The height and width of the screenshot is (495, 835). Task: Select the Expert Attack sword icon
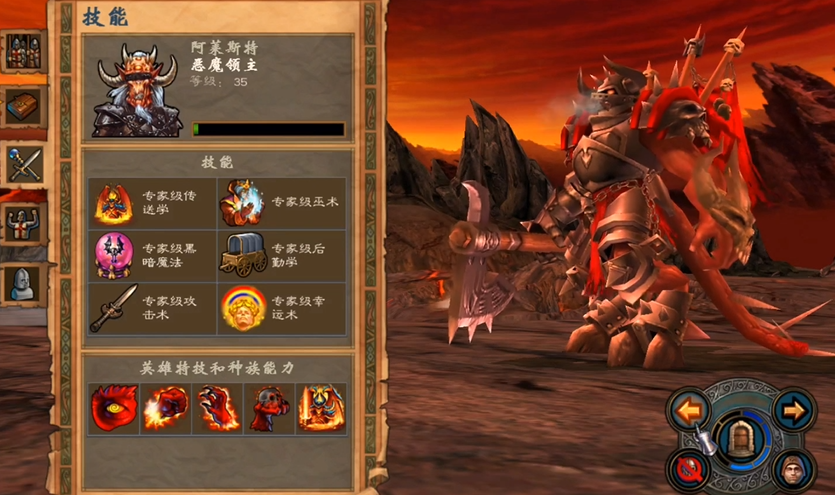click(x=114, y=307)
